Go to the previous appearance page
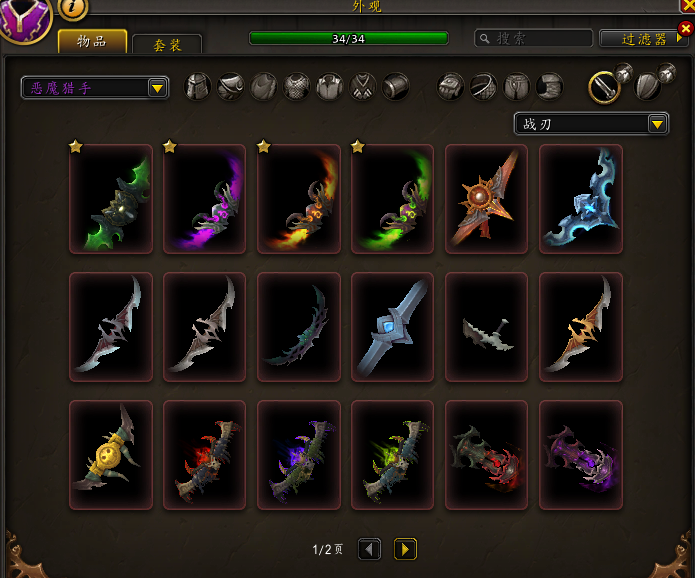 tap(369, 549)
